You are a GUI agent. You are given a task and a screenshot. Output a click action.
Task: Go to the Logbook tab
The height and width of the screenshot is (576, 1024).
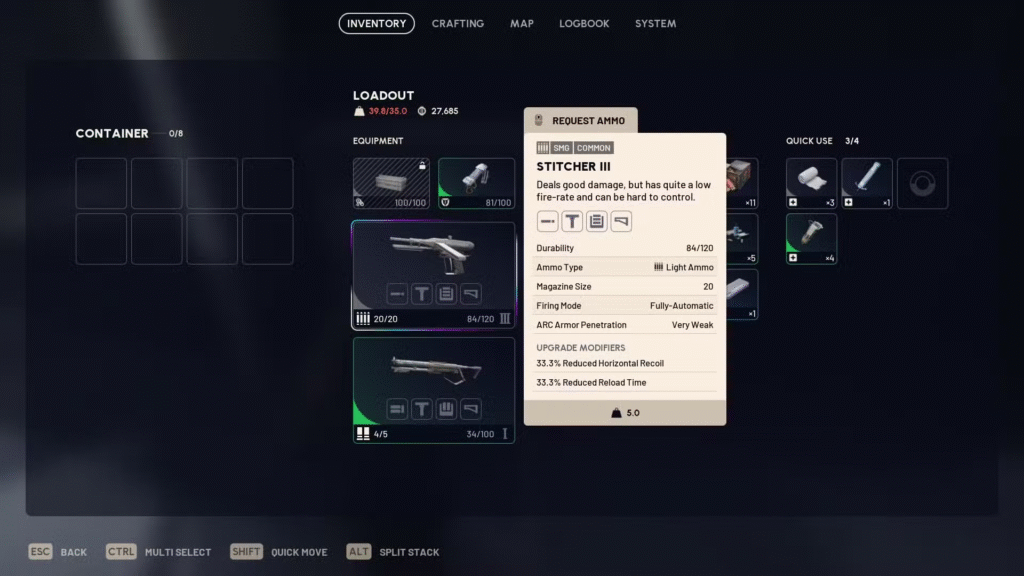(584, 23)
